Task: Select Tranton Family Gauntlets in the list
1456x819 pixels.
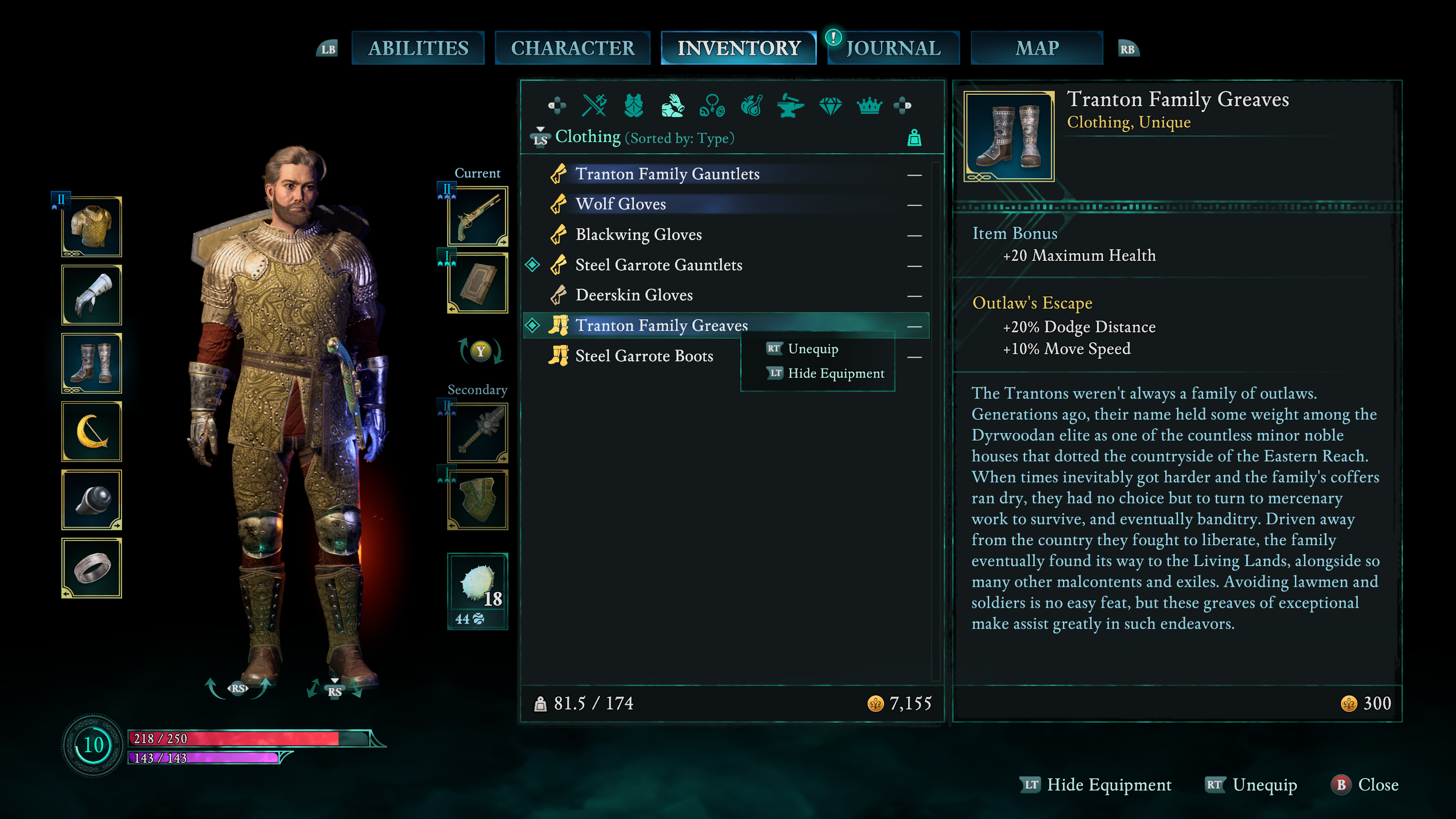Action: [x=667, y=174]
